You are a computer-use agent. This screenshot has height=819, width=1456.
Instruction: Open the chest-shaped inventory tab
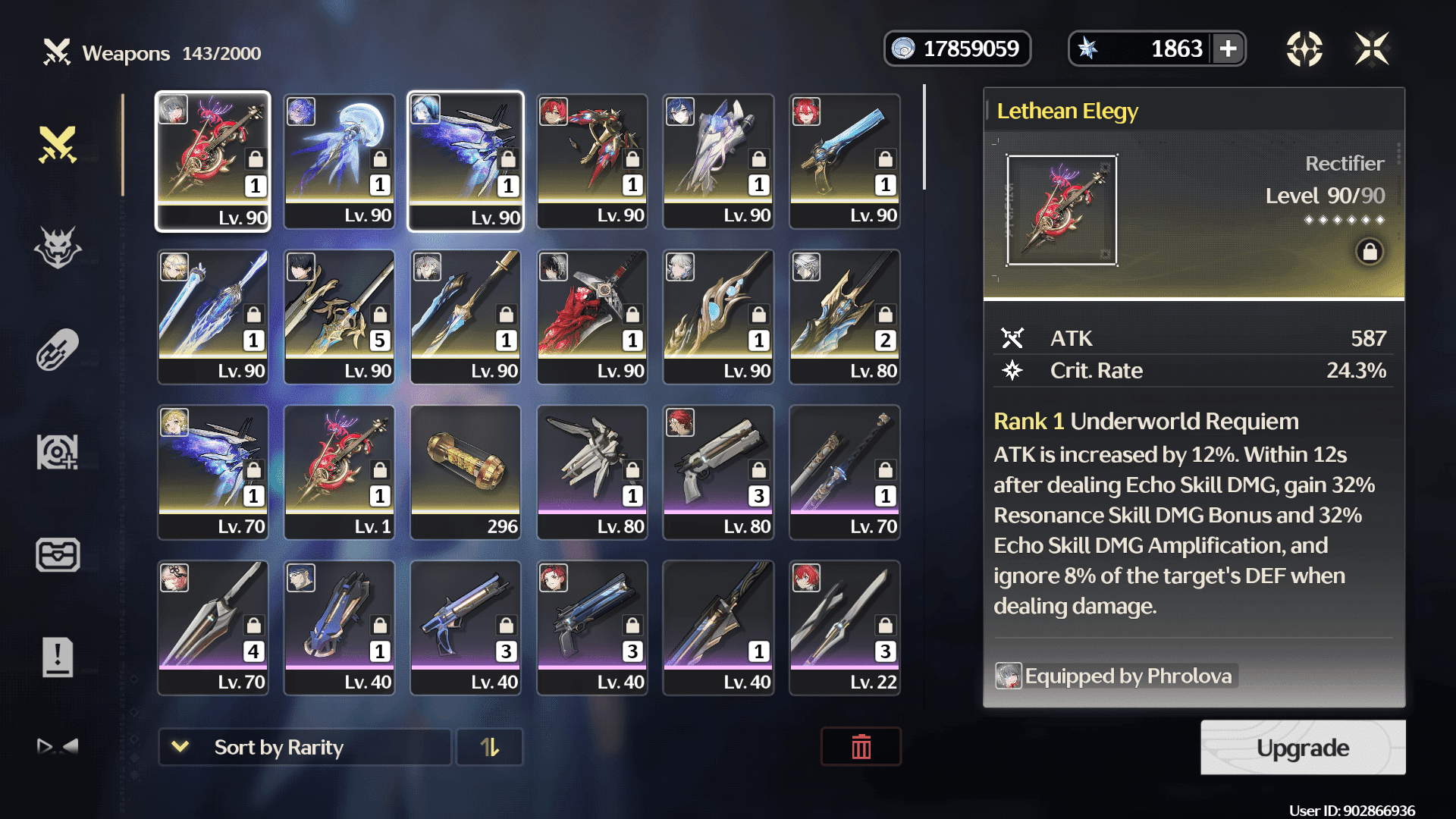[x=58, y=554]
